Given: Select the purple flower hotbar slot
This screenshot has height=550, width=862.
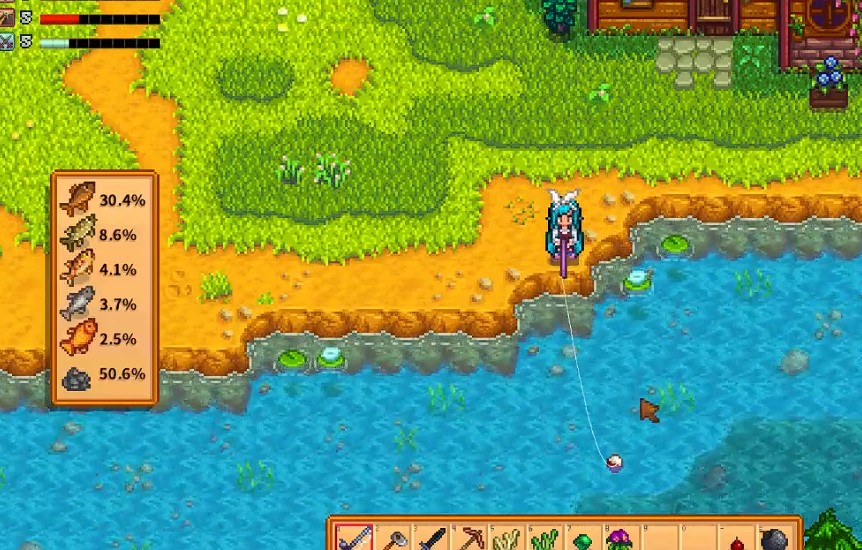Looking at the screenshot, I should pyautogui.click(x=620, y=540).
